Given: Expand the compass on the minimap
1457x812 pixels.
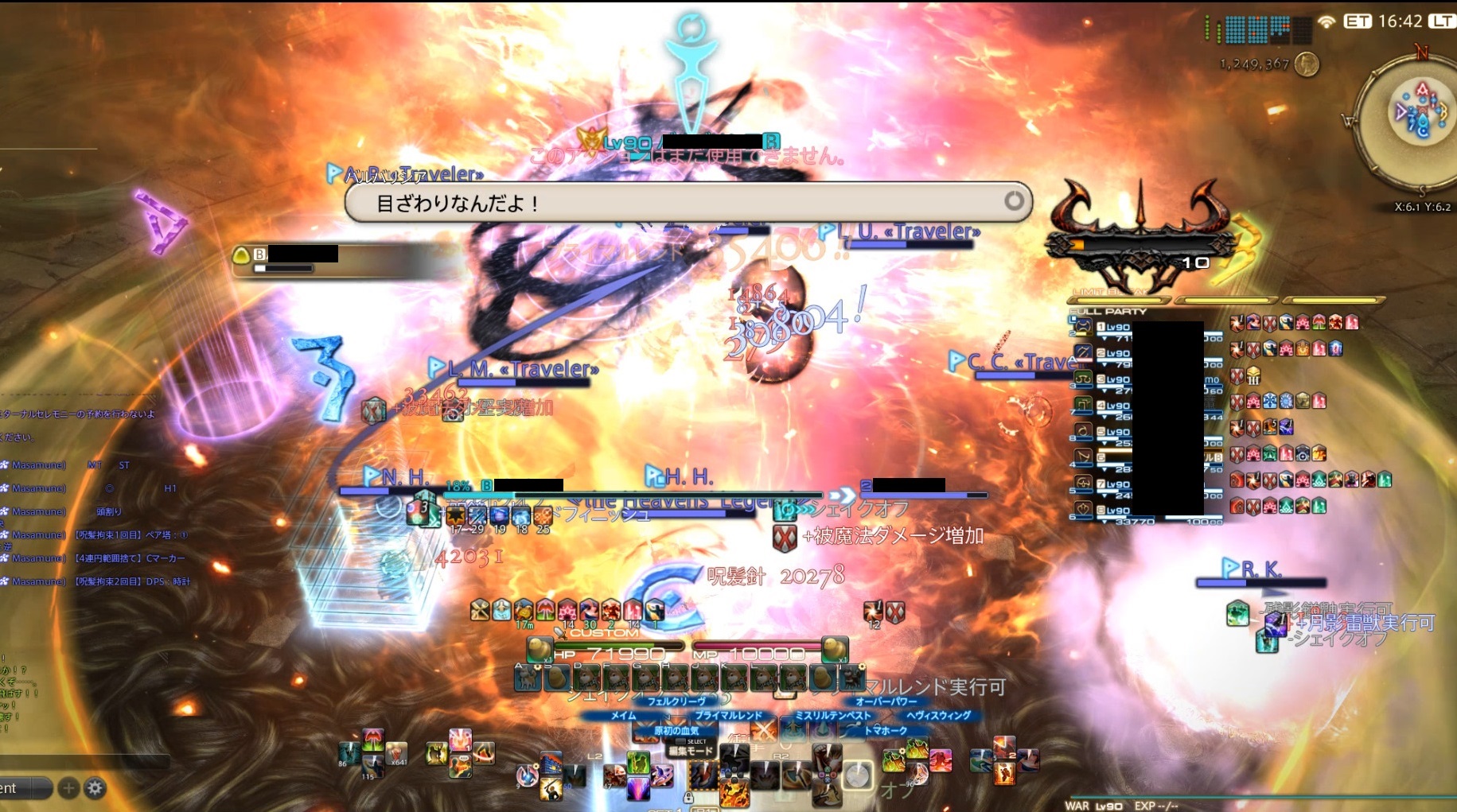Looking at the screenshot, I should coord(1421,57).
